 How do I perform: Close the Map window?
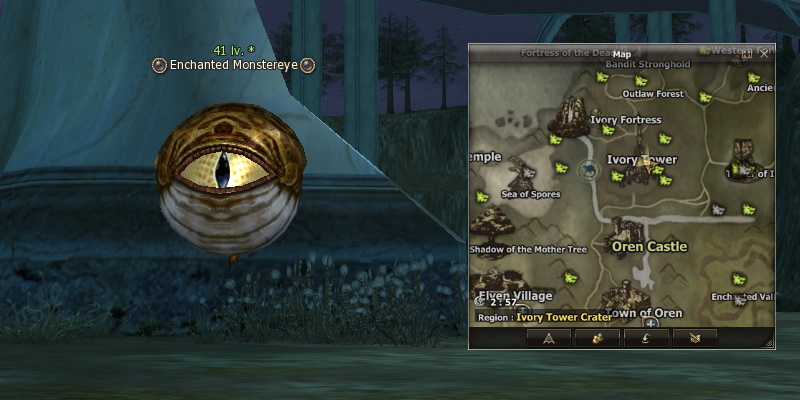tap(764, 54)
